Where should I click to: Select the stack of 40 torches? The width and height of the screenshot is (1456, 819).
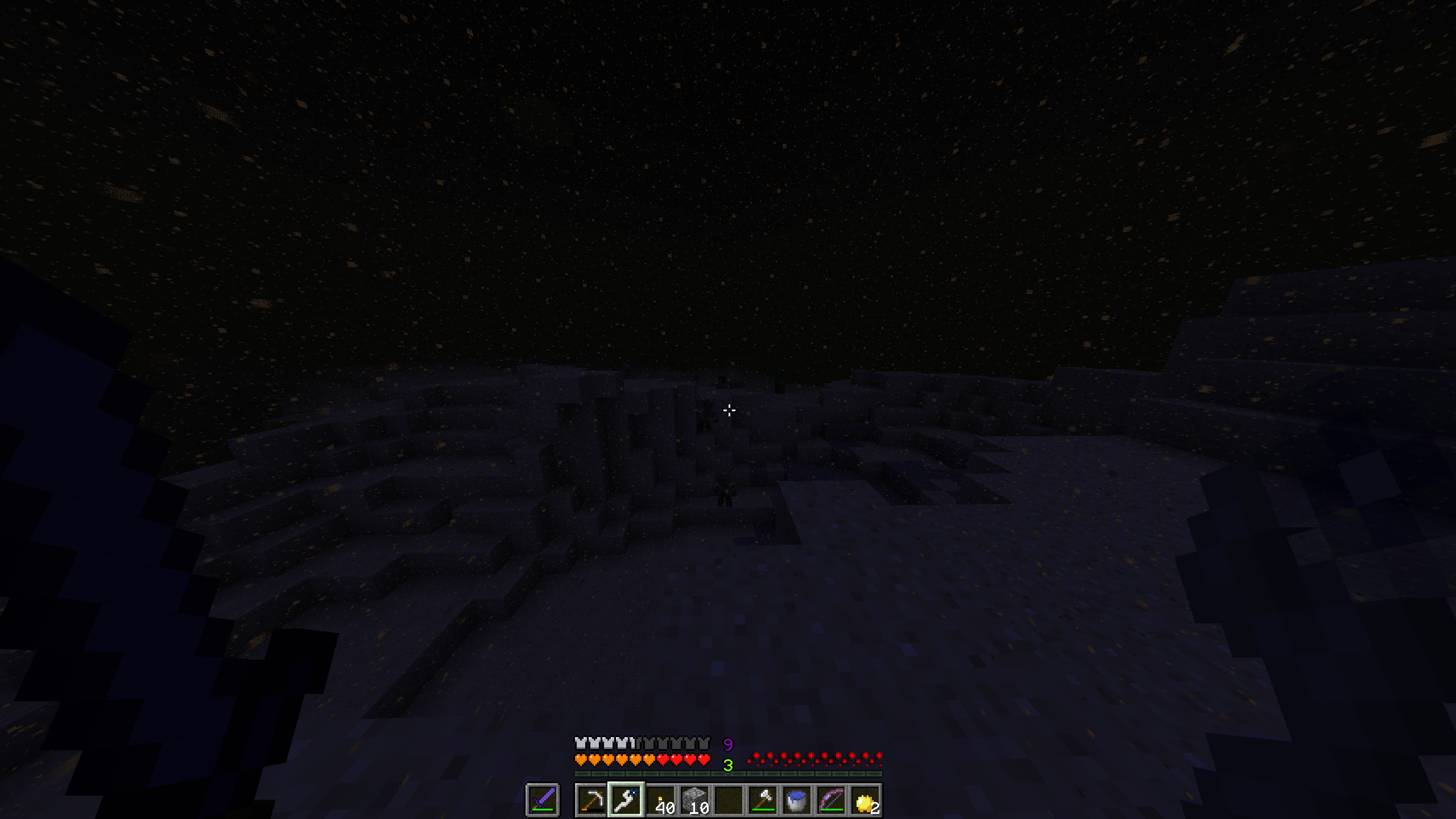(660, 800)
